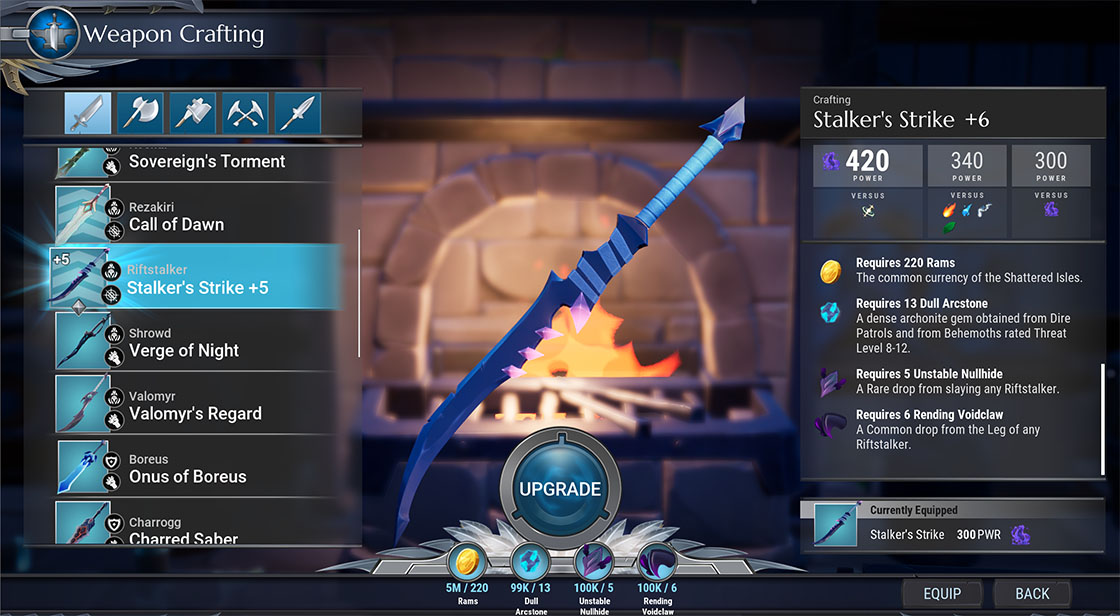
Task: Click the round UPGRADE button
Action: pos(559,489)
